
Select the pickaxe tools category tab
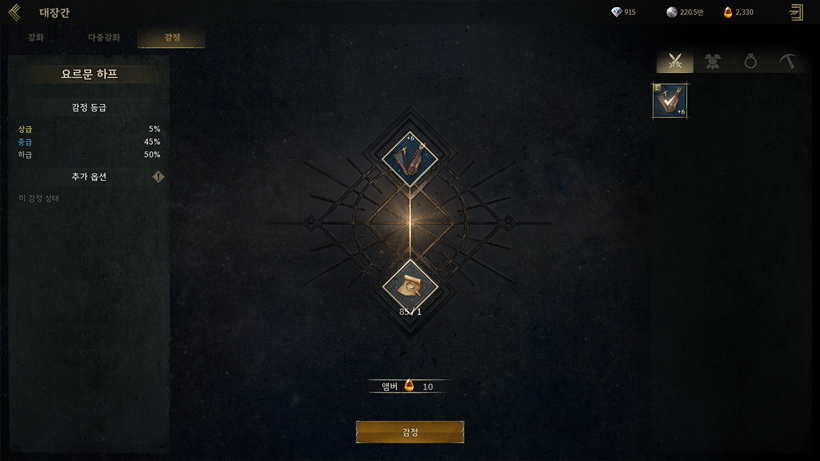pos(788,62)
